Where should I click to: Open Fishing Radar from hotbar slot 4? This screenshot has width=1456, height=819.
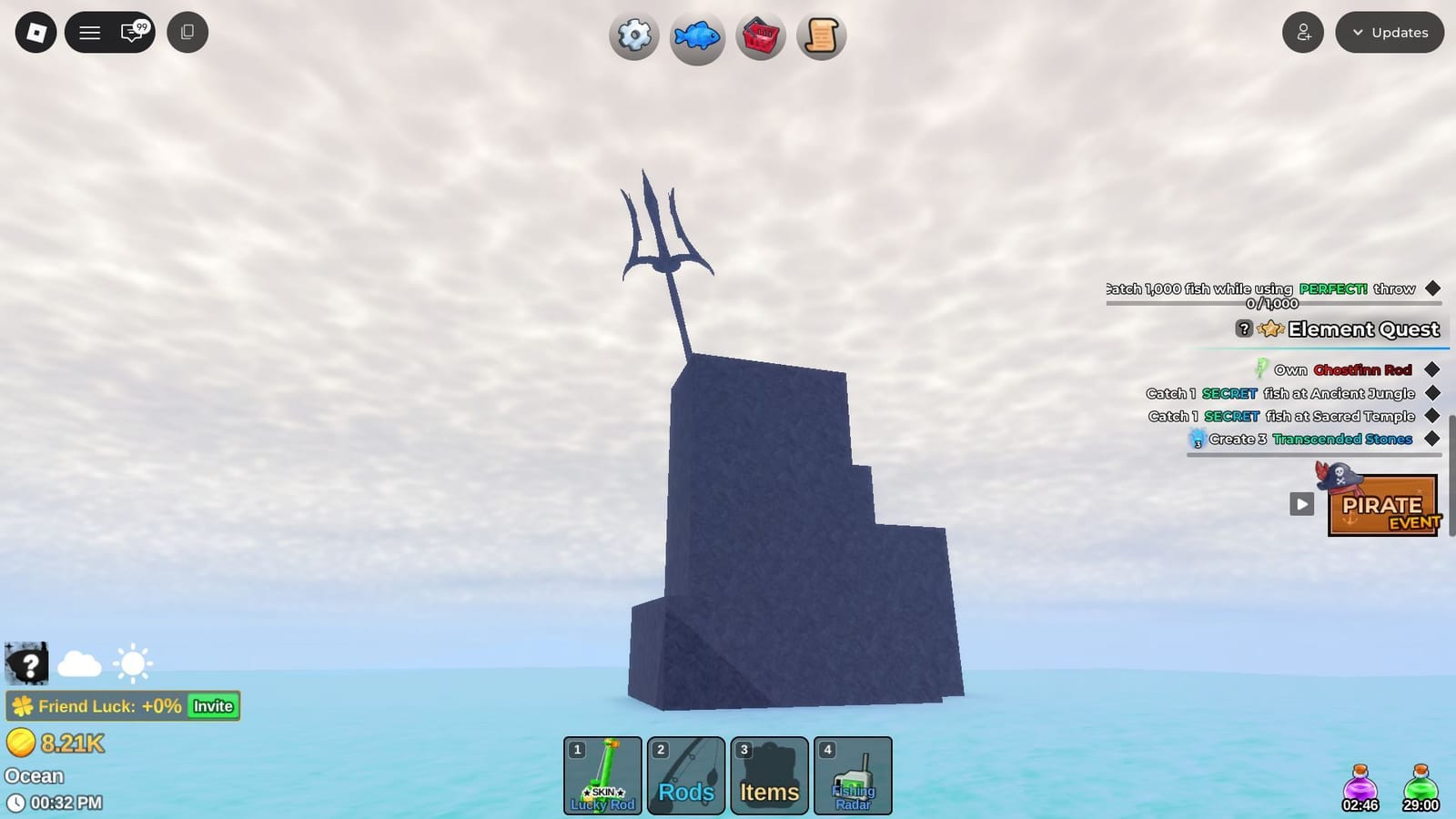point(853,775)
